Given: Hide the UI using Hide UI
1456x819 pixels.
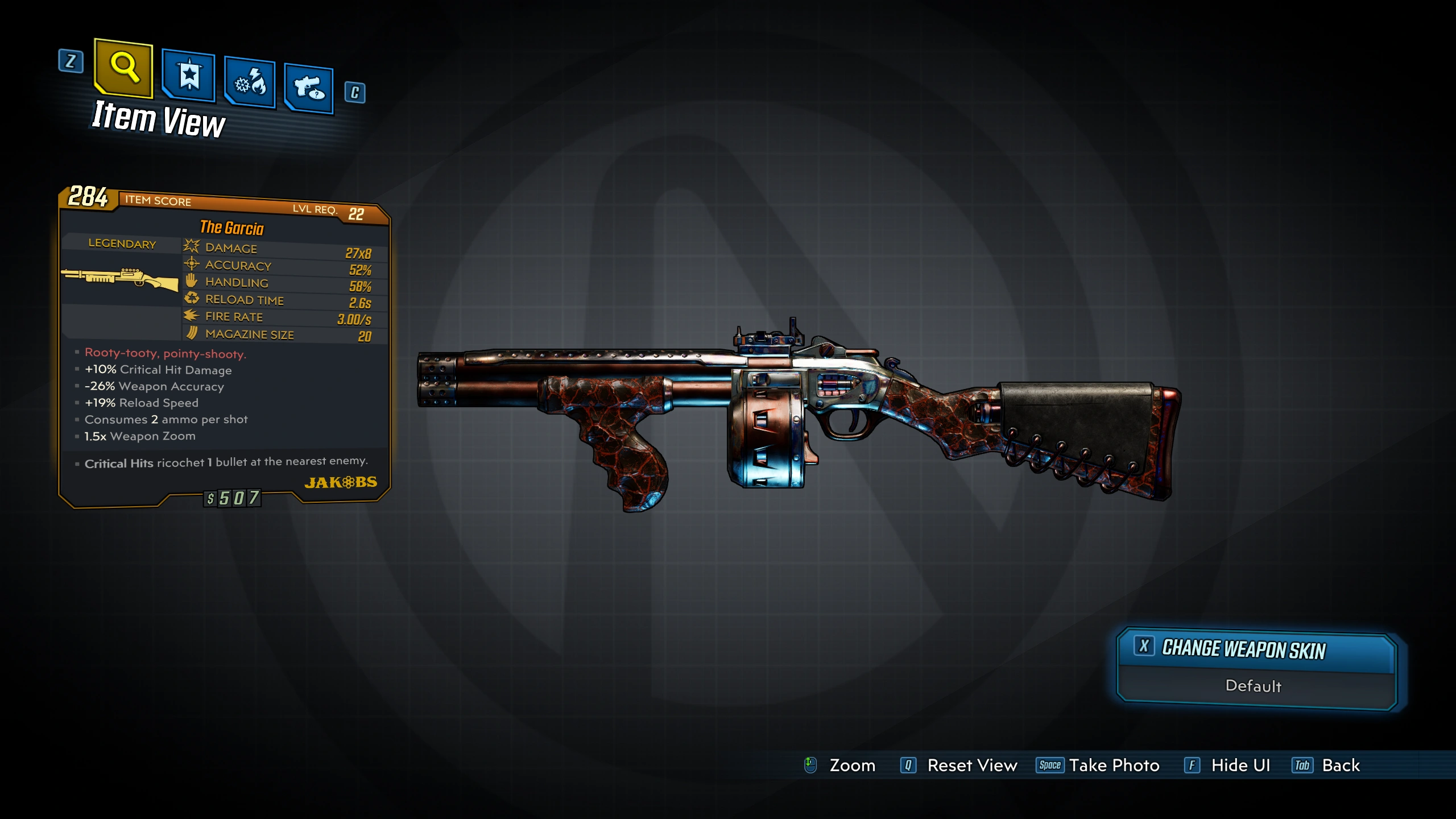Looking at the screenshot, I should (1240, 766).
